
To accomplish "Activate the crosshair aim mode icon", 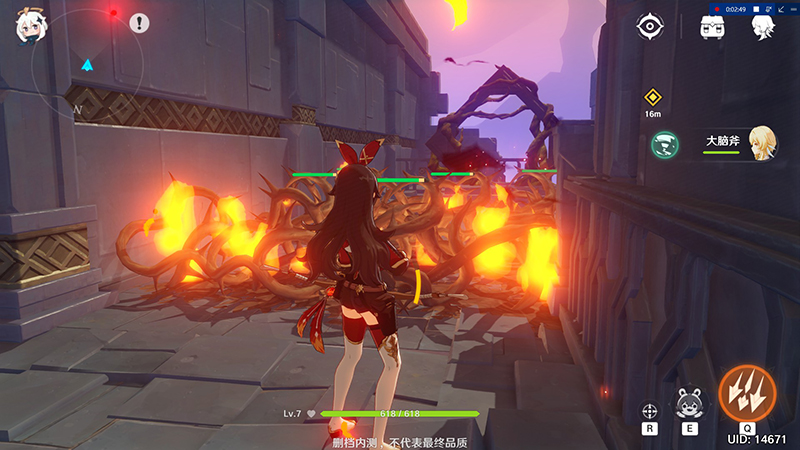I will point(650,410).
